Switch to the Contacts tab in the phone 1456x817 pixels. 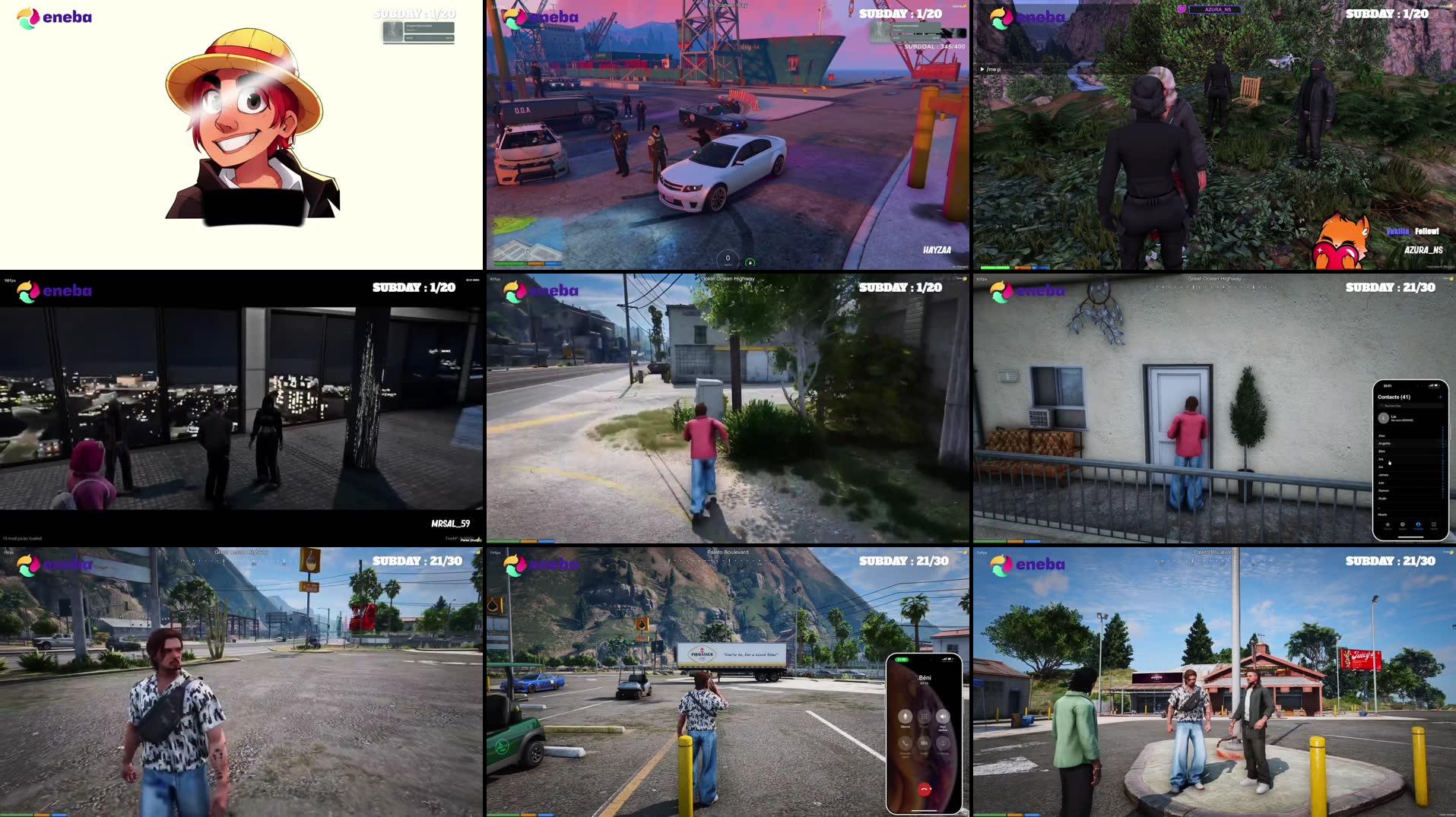[x=1418, y=525]
